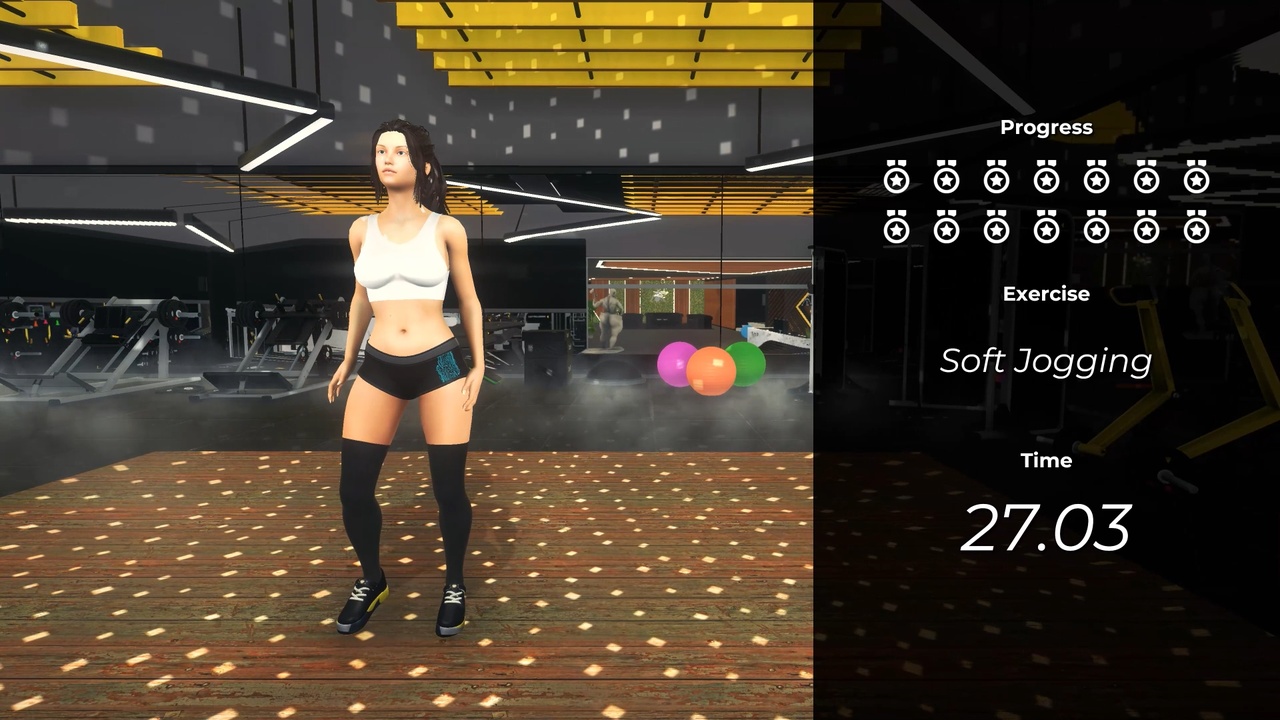The width and height of the screenshot is (1280, 720).
Task: Select the third medal in the bottom row
Action: point(996,229)
